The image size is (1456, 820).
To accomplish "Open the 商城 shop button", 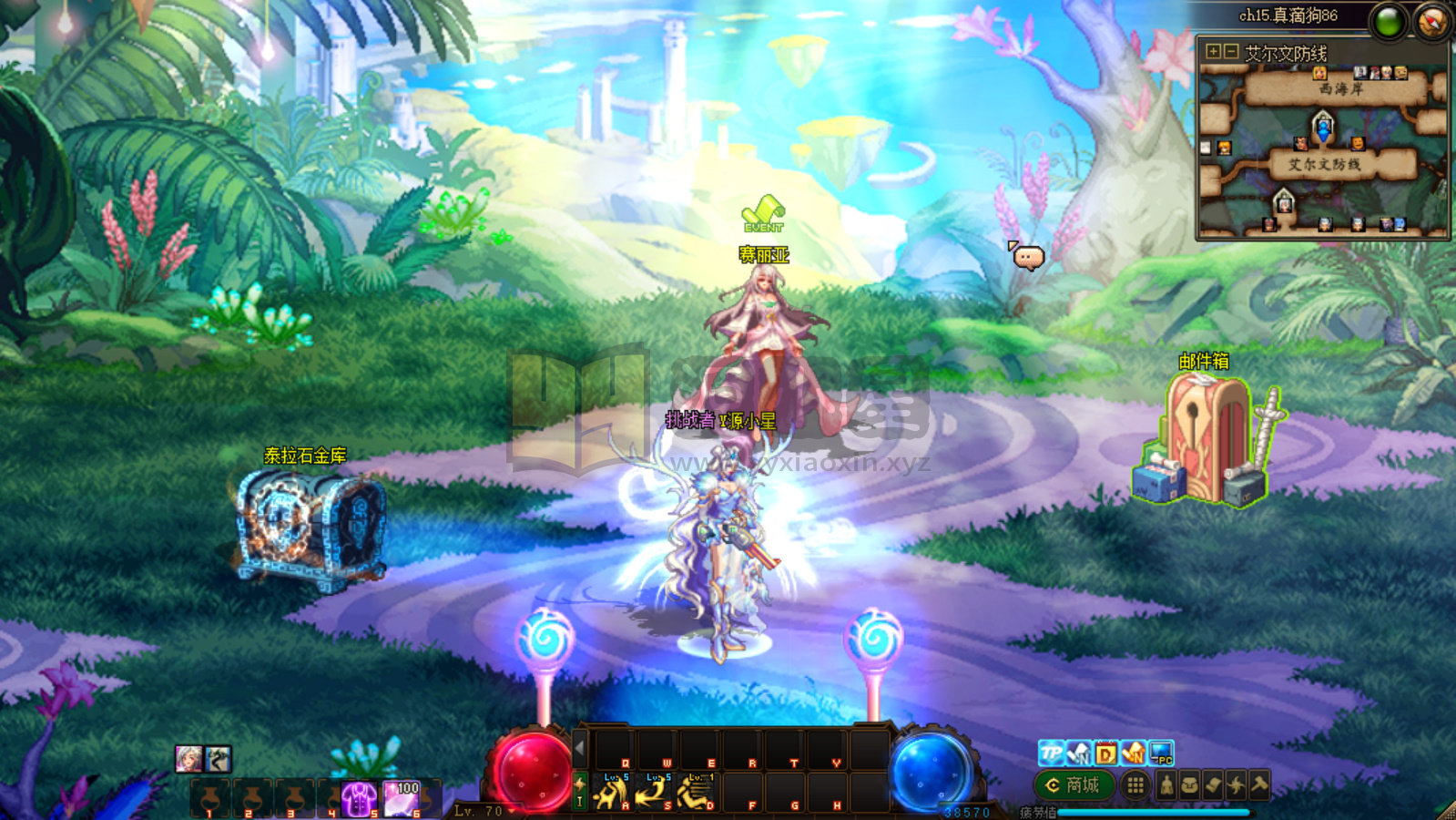I will [1074, 784].
